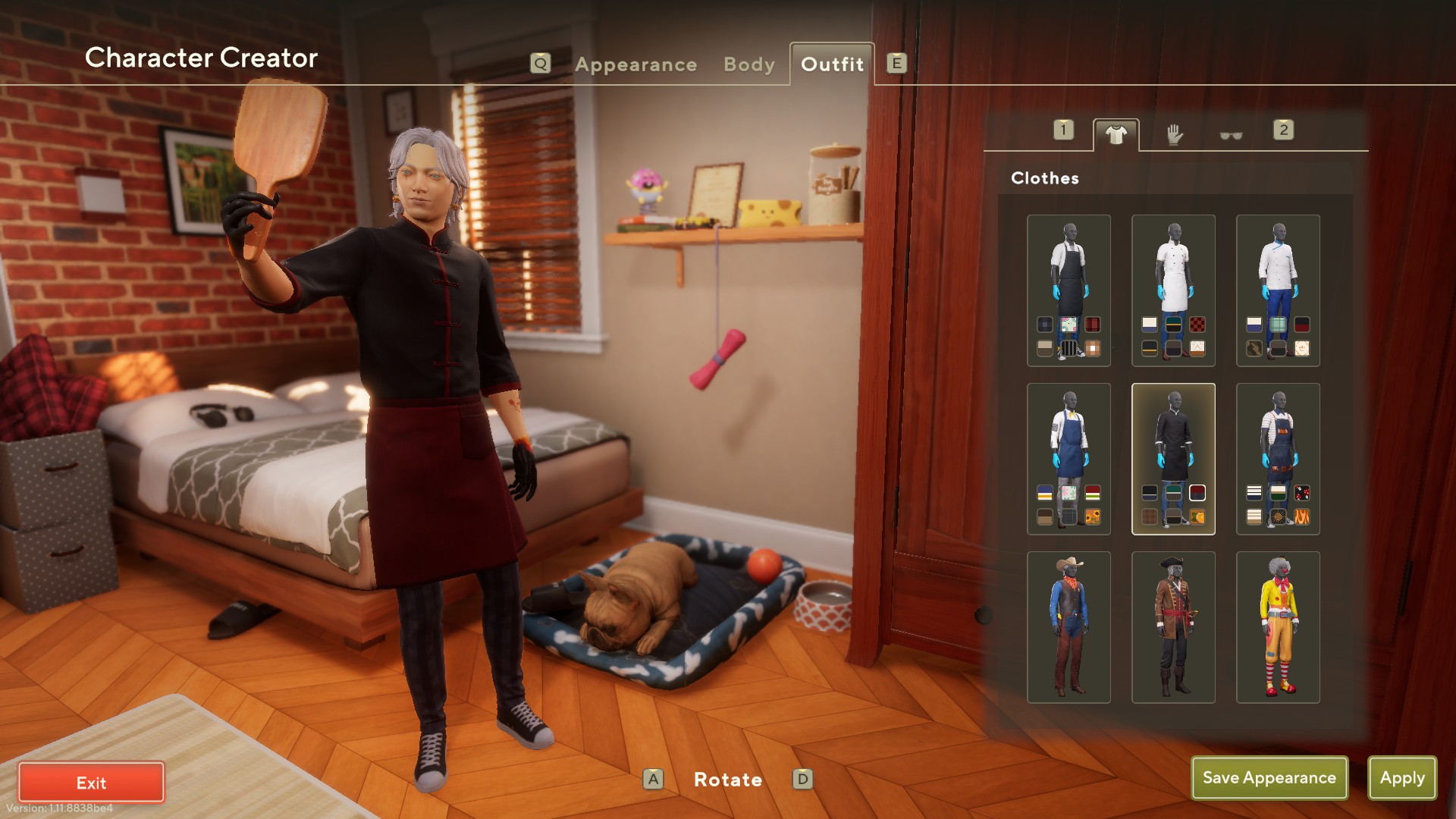Switch to the Appearance tab
The width and height of the screenshot is (1456, 819).
(635, 64)
